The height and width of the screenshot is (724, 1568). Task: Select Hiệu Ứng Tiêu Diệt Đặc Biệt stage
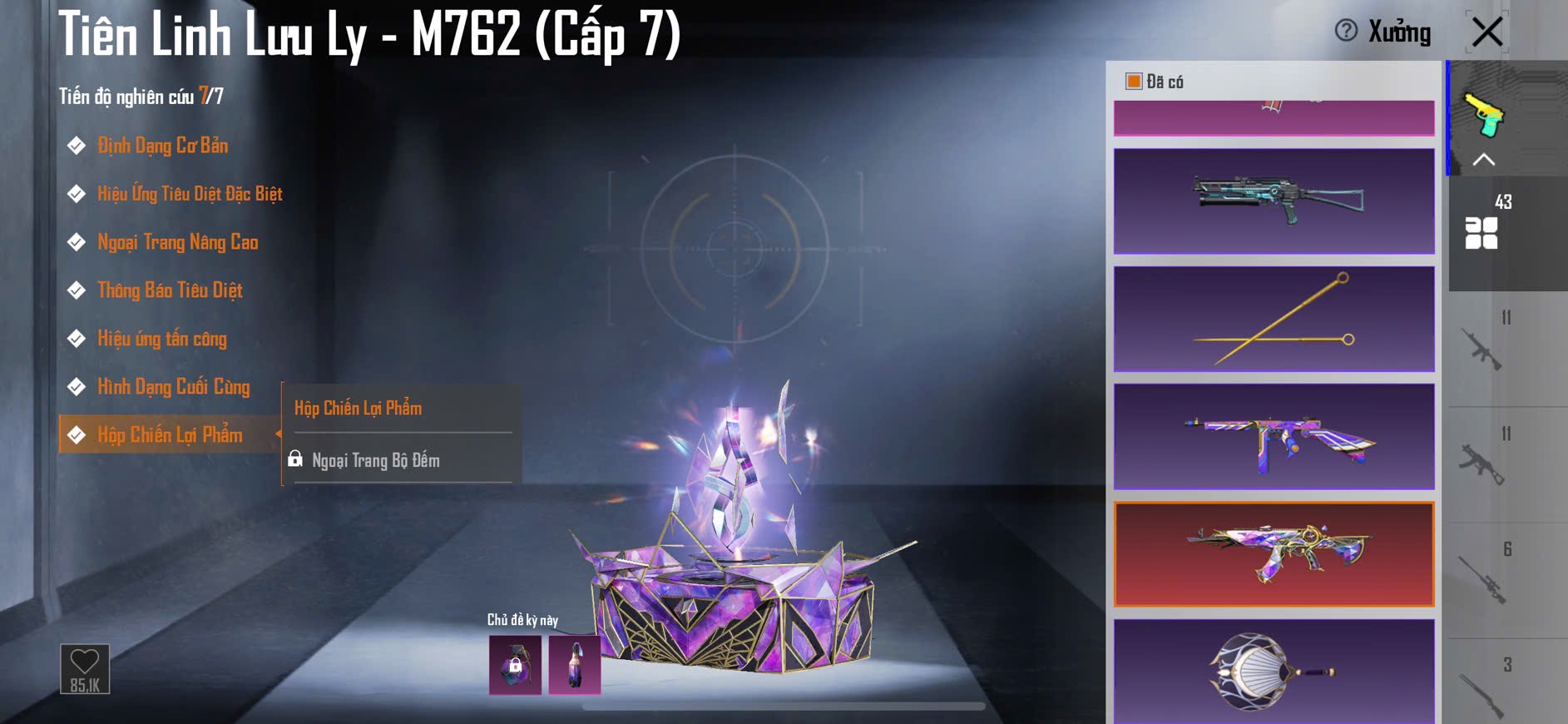[x=190, y=194]
